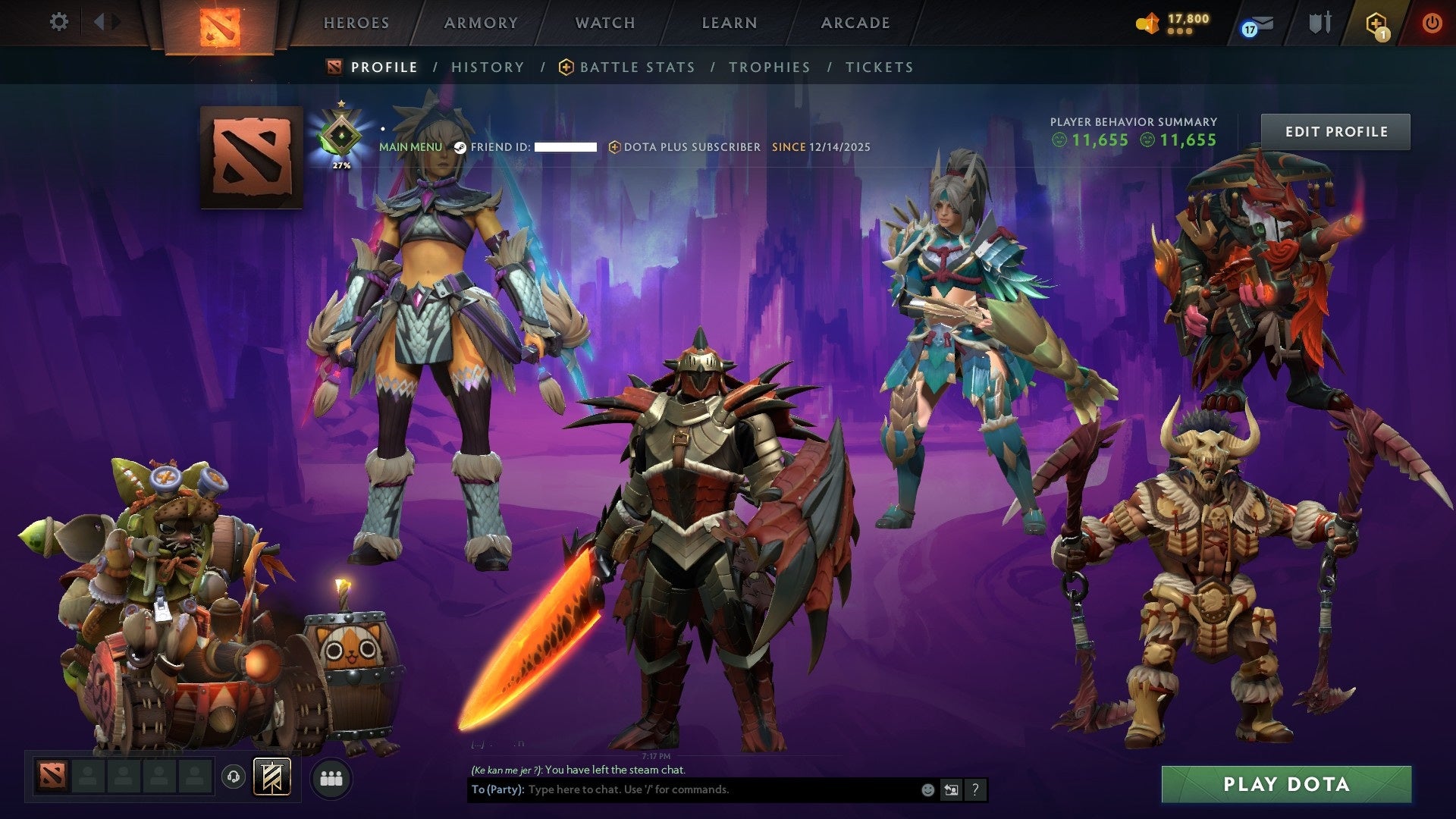Switch to the HEROES tab
This screenshot has height=819, width=1456.
point(356,23)
